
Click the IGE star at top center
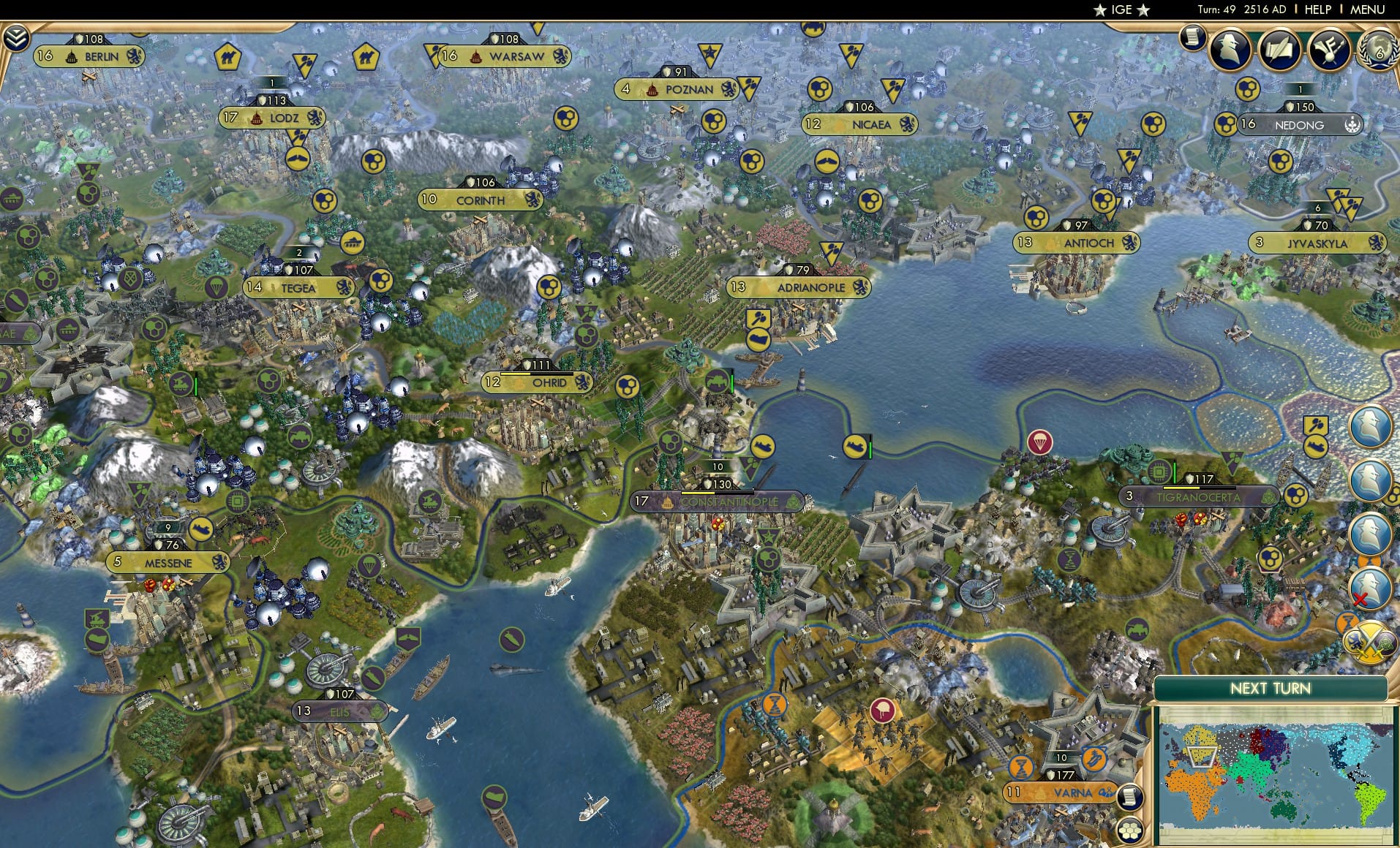click(1101, 10)
